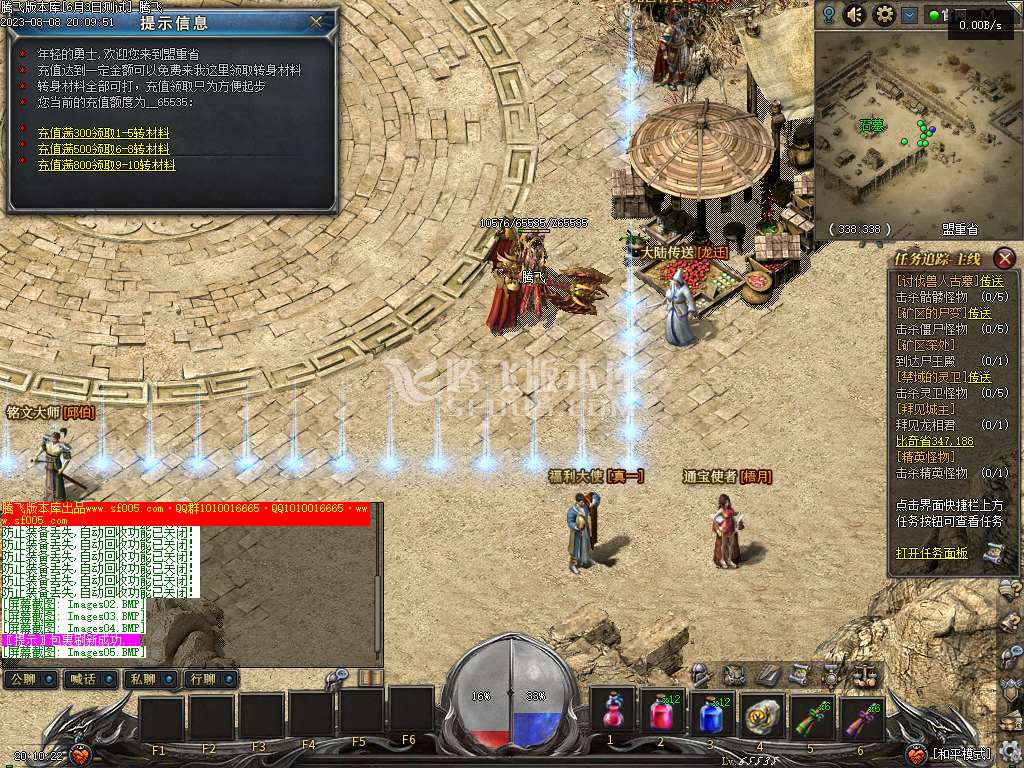
Task: Open the scales trade icon above hotbar
Action: (863, 674)
